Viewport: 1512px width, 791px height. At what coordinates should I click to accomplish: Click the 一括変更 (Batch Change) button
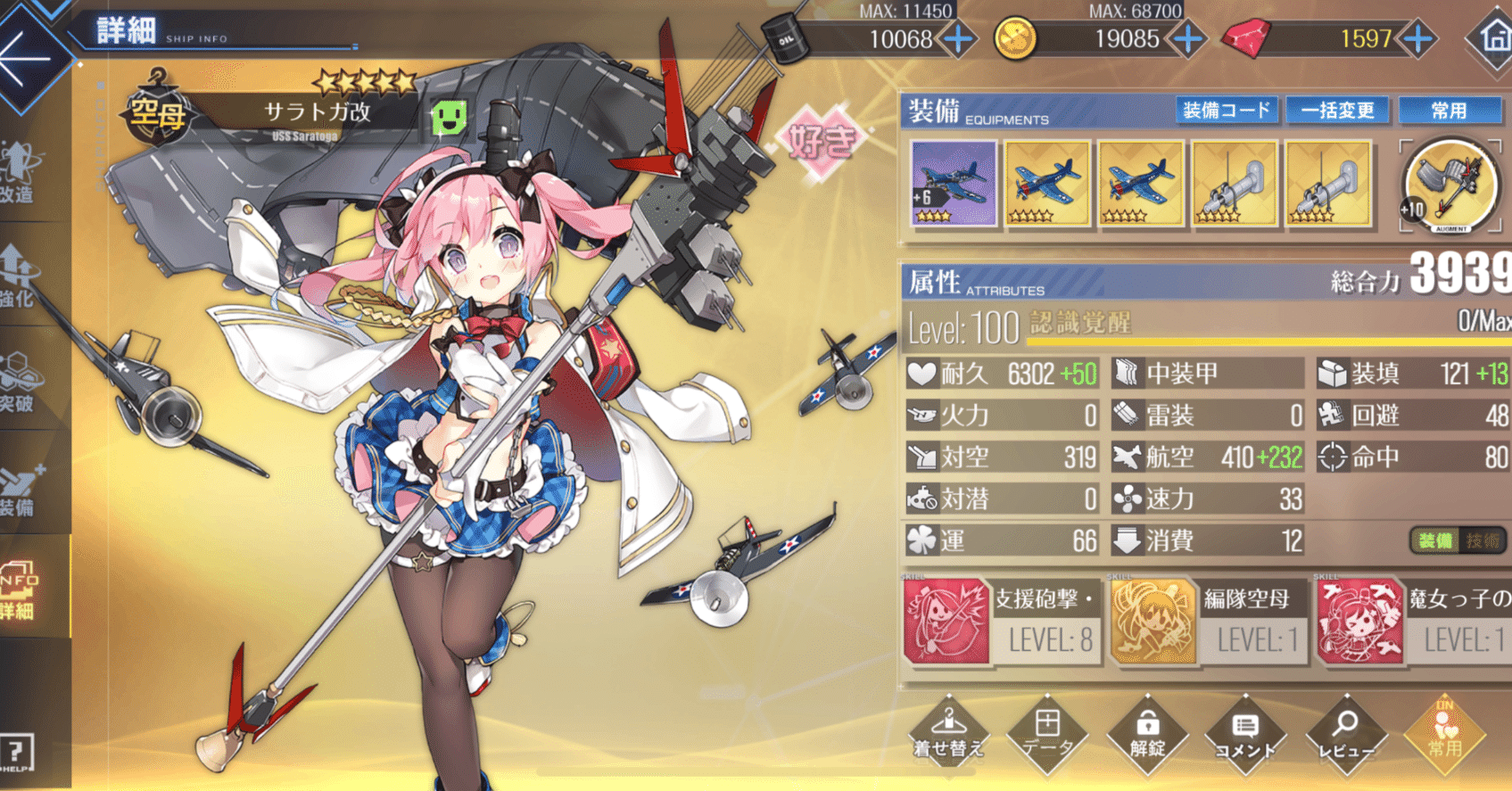pos(1338,111)
